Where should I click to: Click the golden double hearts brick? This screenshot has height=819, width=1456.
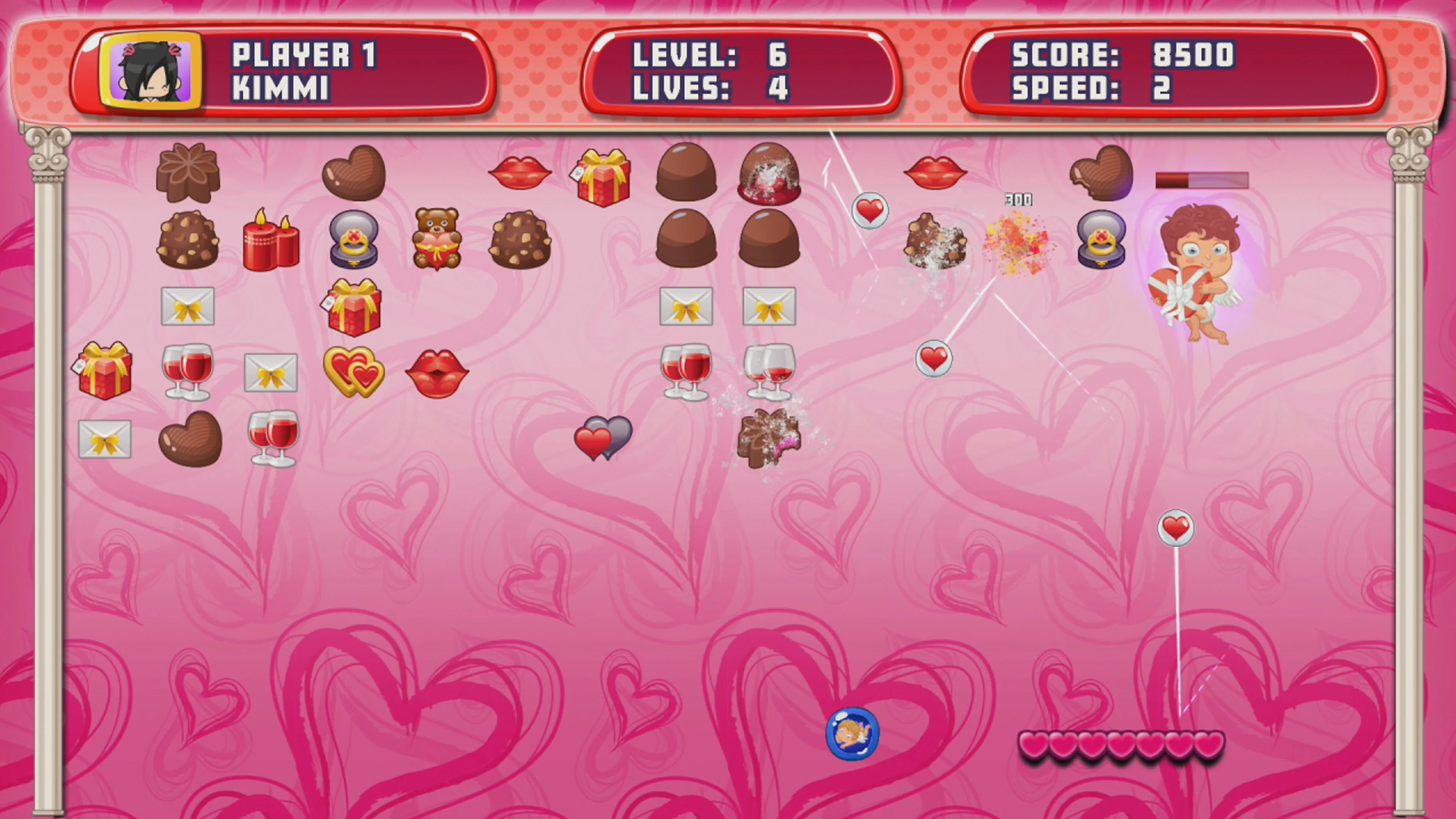(x=356, y=370)
